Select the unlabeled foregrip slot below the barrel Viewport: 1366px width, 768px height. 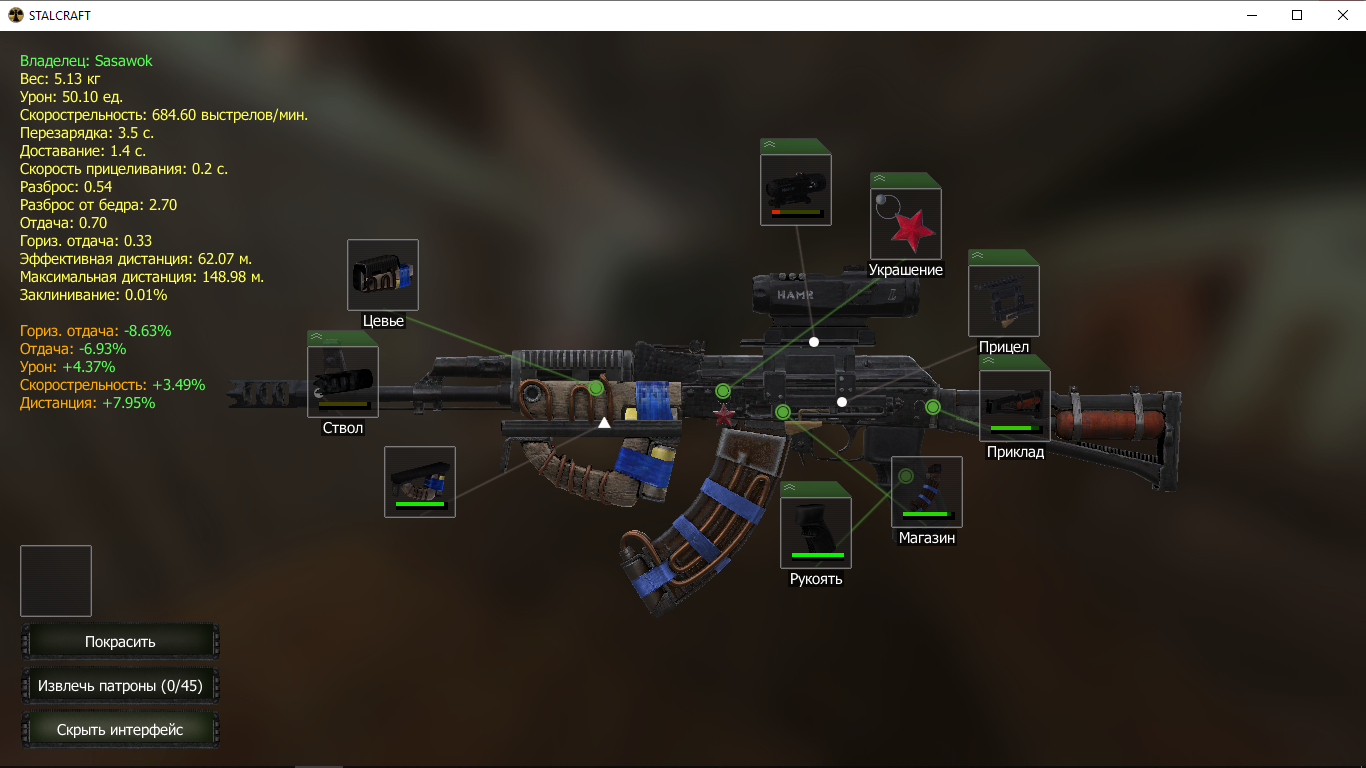[420, 482]
